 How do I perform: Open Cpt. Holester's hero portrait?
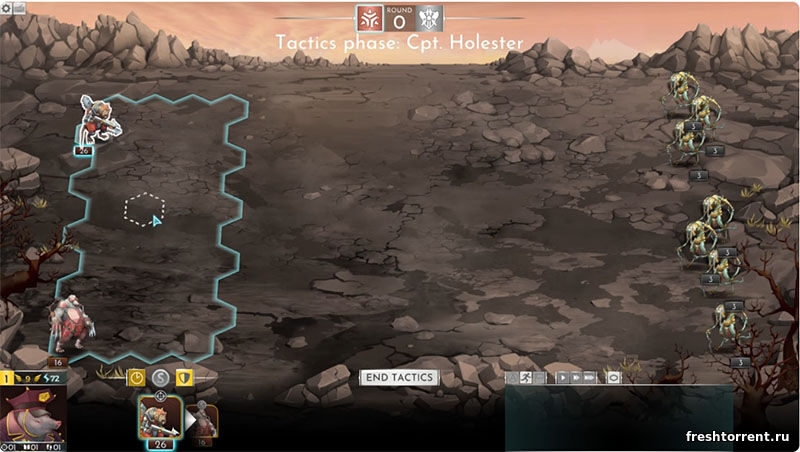[32, 418]
